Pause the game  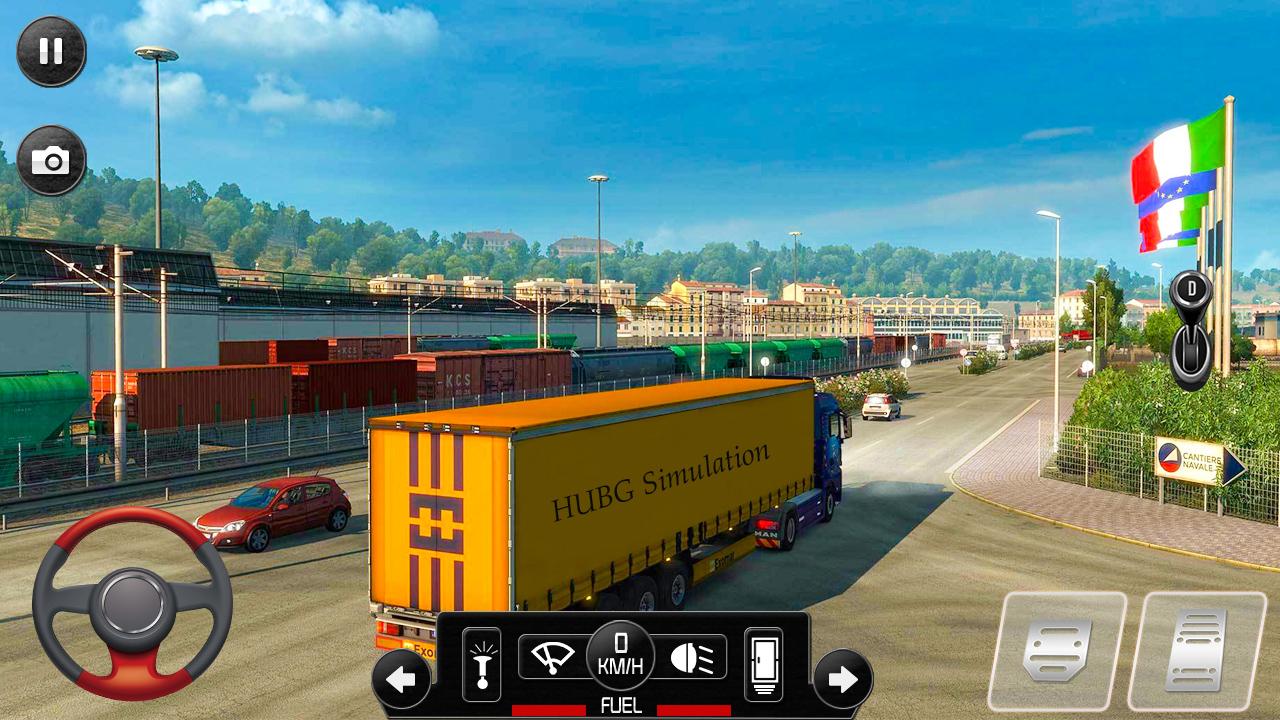(51, 51)
